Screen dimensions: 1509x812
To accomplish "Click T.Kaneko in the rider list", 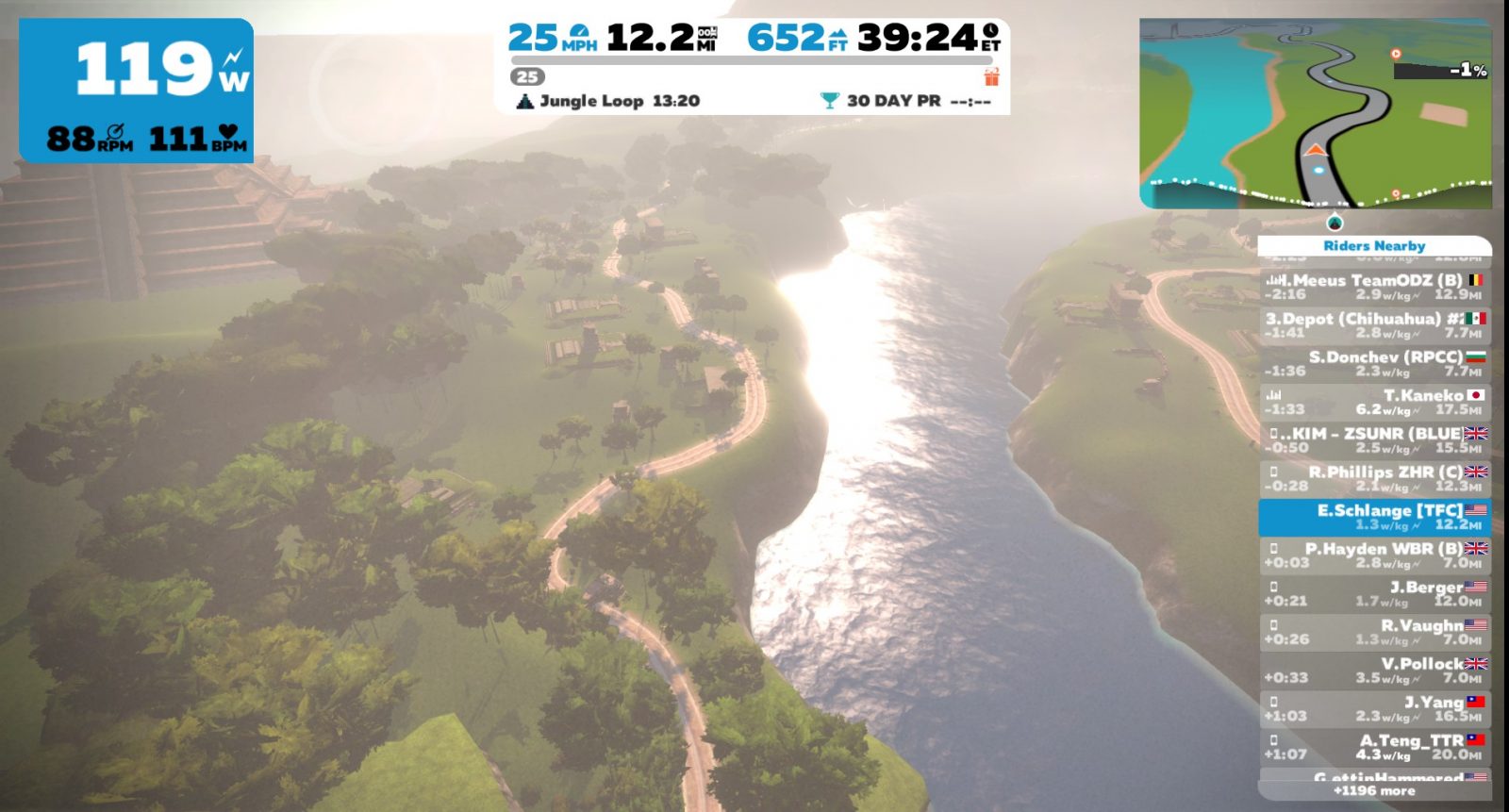I will pyautogui.click(x=1374, y=402).
